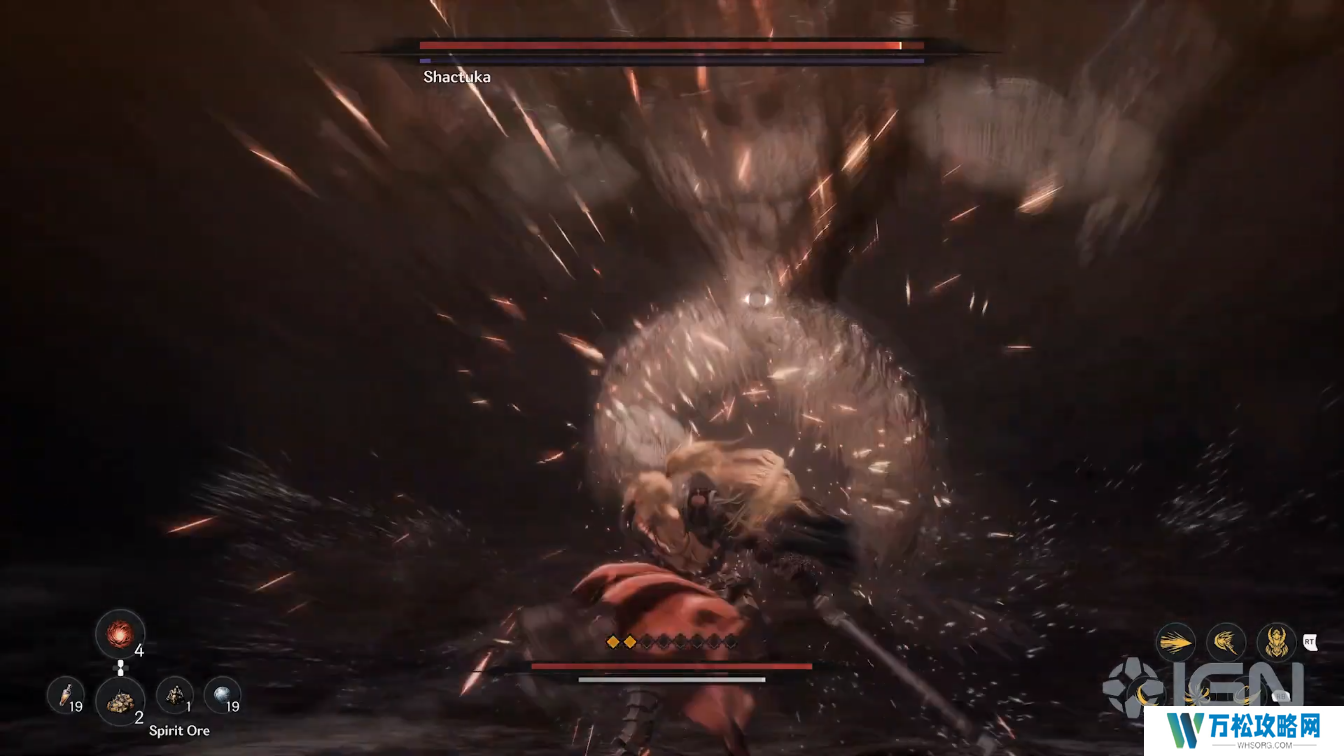Select the silver orb item slot

click(221, 694)
